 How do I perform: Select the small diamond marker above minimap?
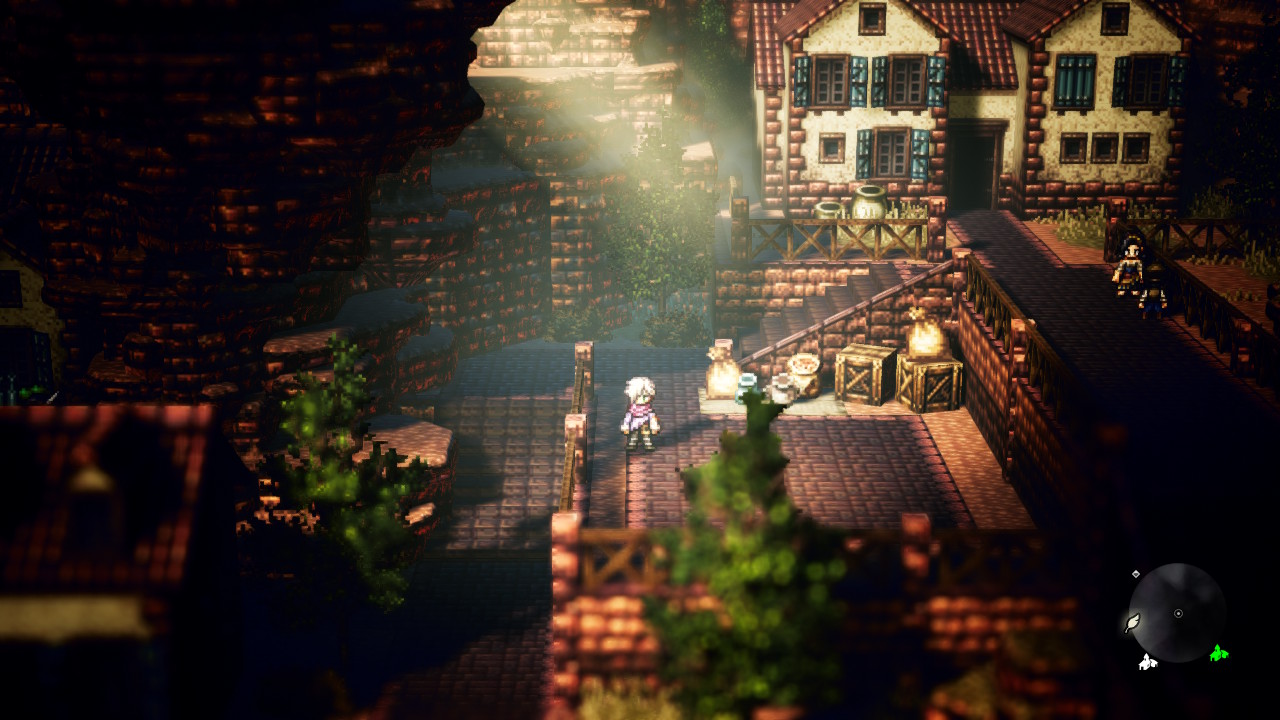(x=1136, y=574)
